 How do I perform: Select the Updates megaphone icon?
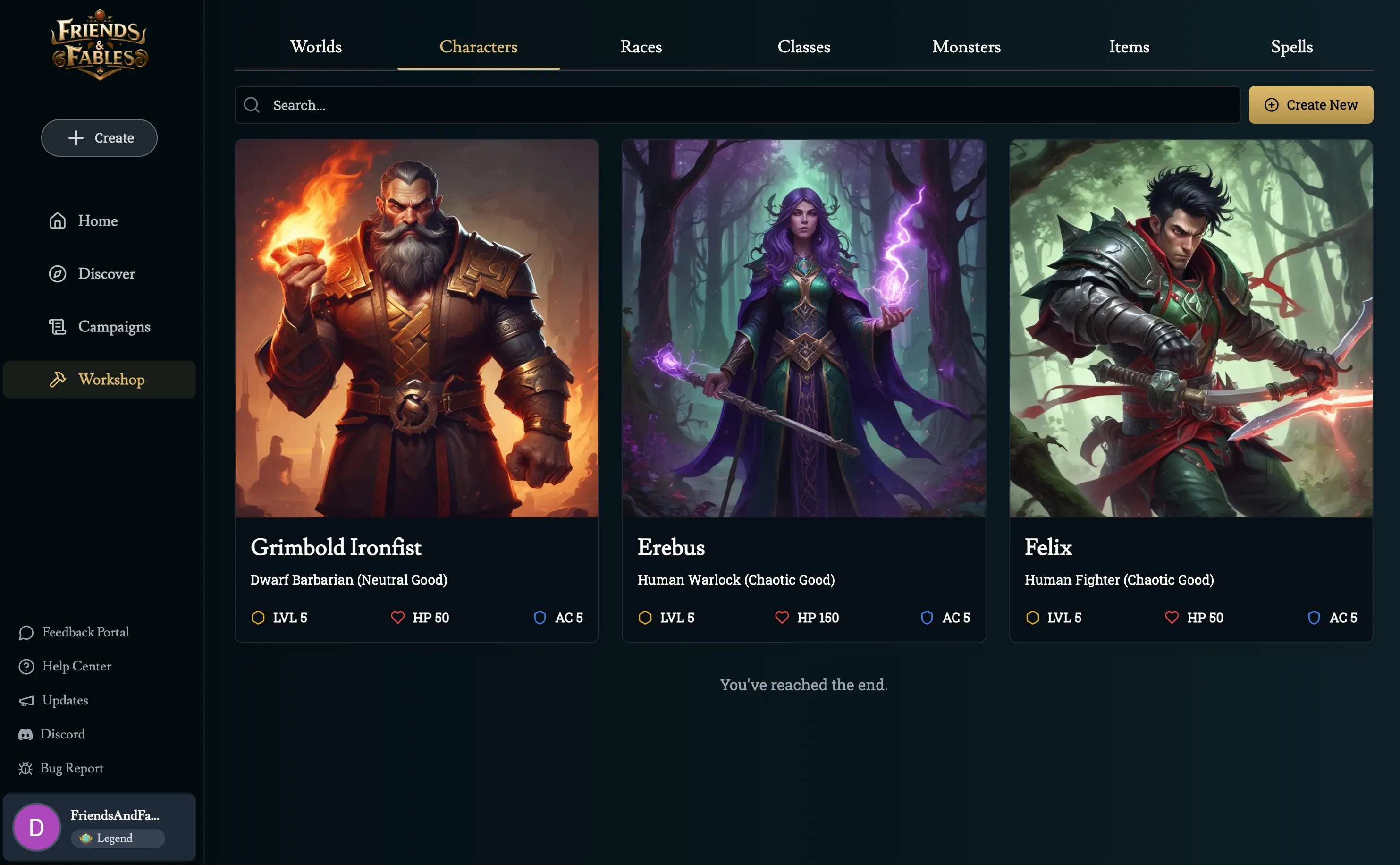pos(26,700)
